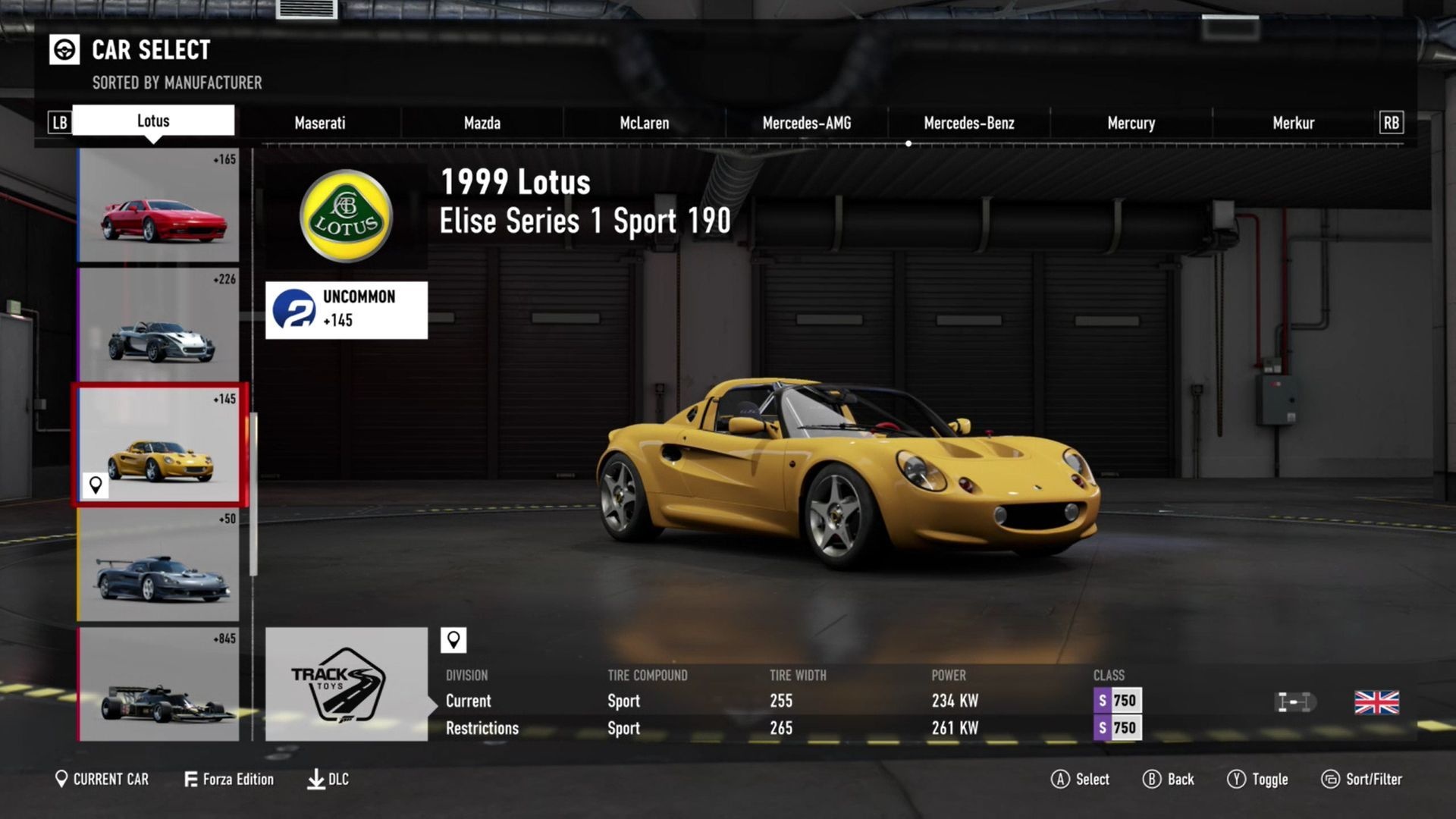Choose the Mercedes-Benz tab

(x=968, y=123)
